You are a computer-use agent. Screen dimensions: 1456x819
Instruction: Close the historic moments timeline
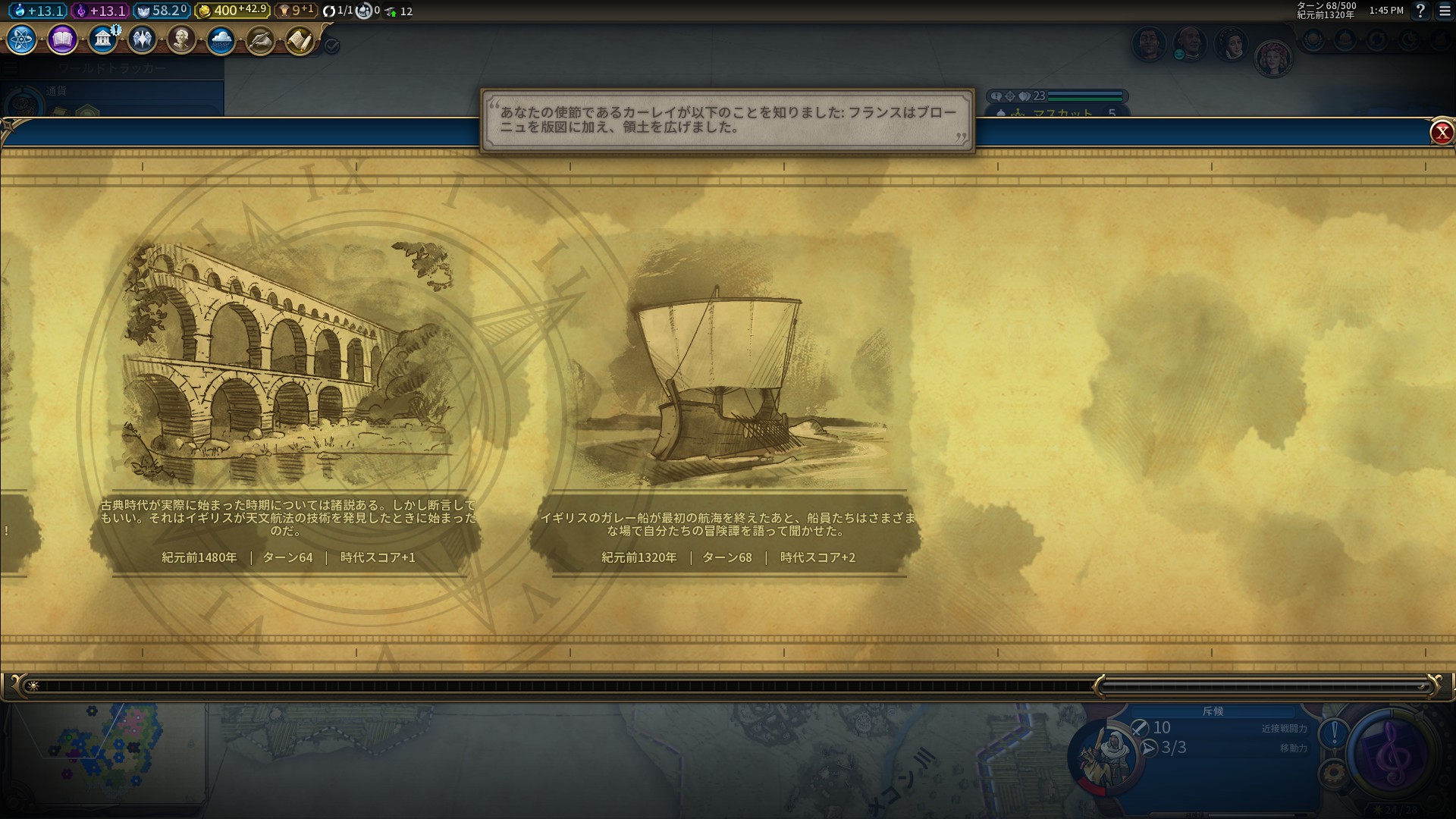click(1441, 133)
